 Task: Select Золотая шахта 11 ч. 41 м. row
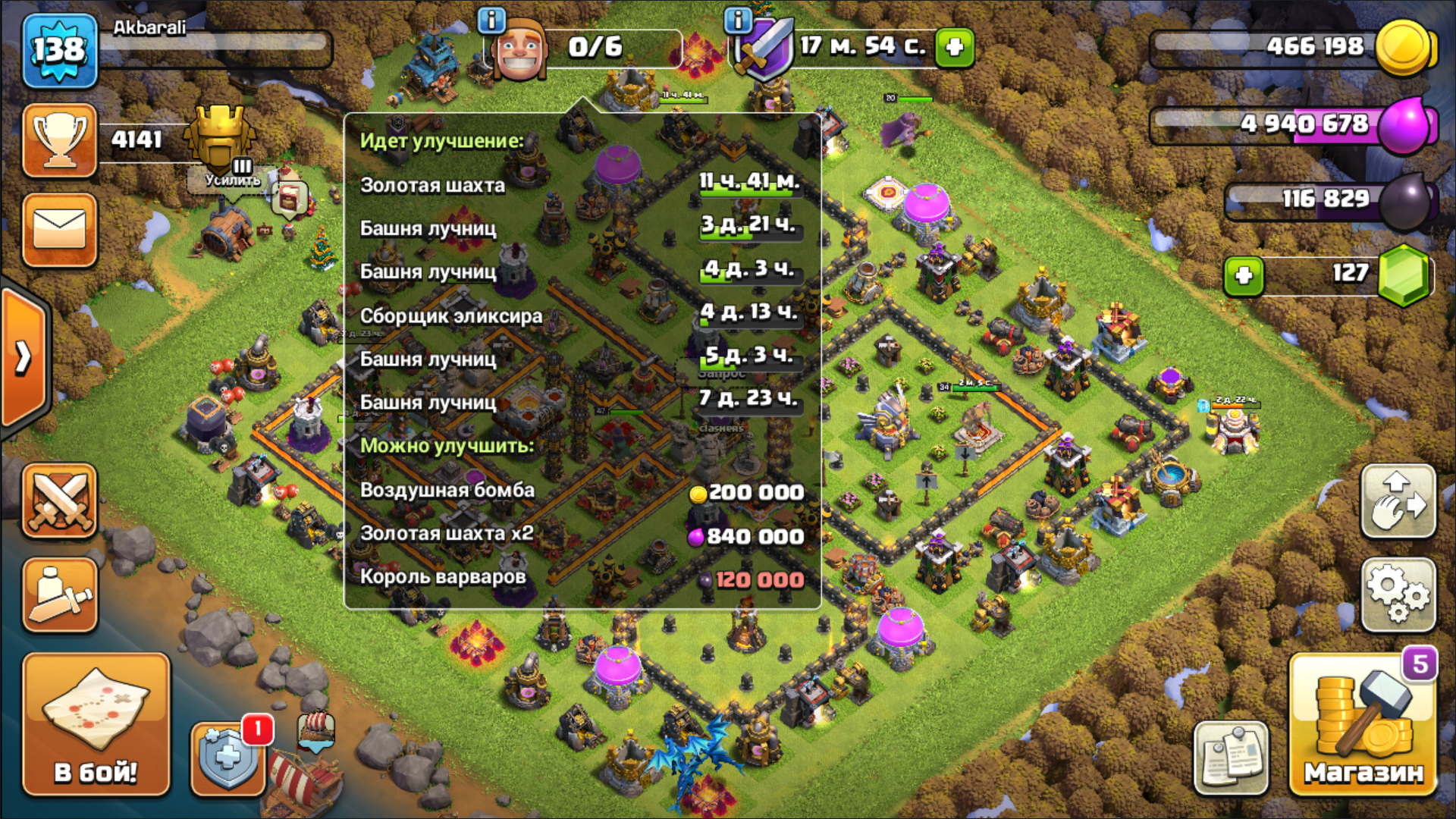tap(582, 184)
